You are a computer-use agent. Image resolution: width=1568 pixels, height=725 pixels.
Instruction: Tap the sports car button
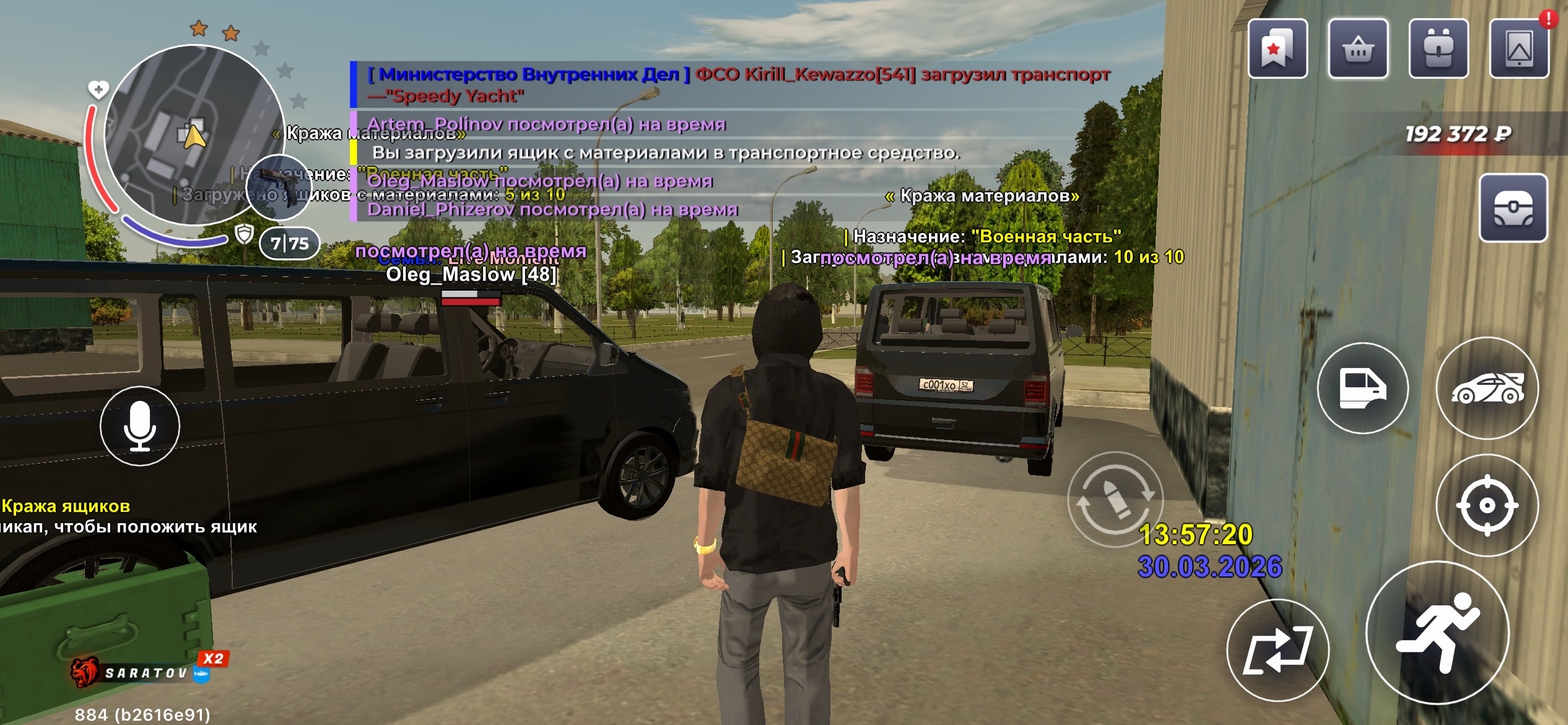[1487, 388]
